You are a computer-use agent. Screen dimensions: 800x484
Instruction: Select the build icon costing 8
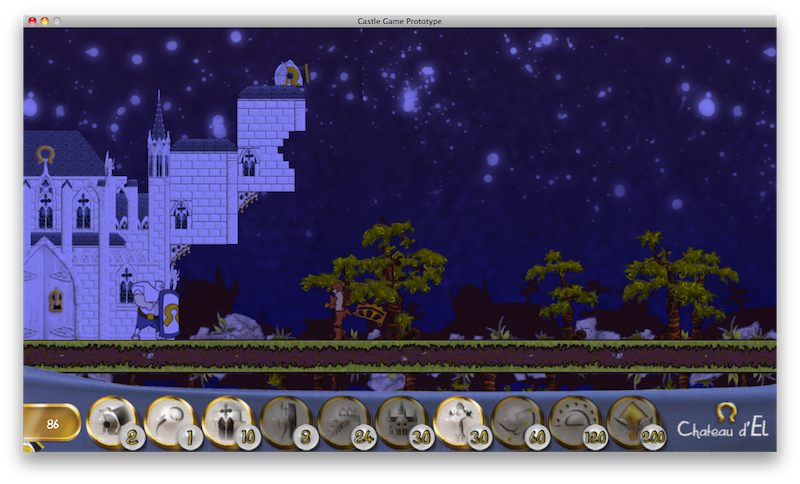[x=284, y=421]
